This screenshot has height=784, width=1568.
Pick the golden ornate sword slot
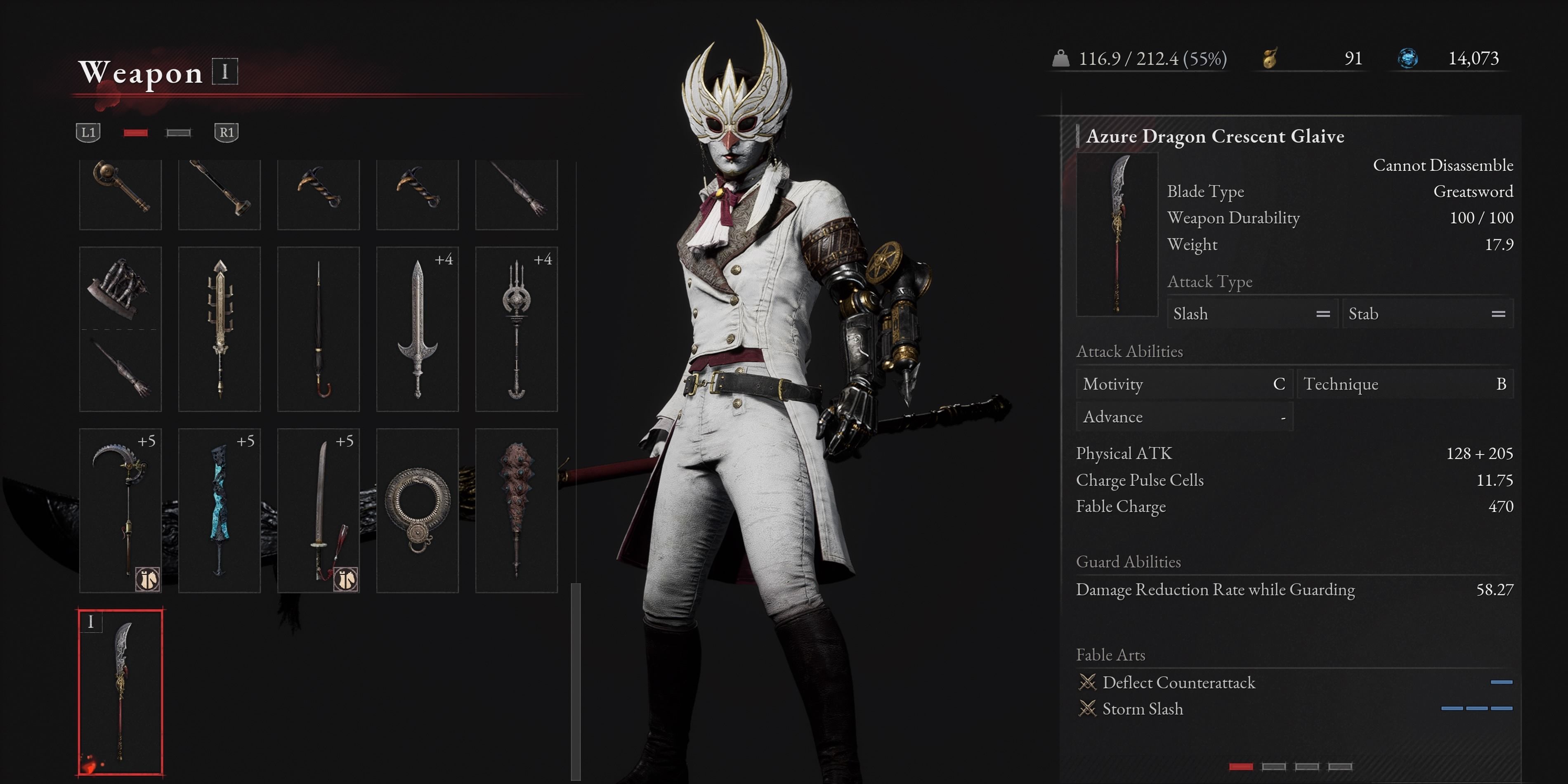[x=219, y=329]
